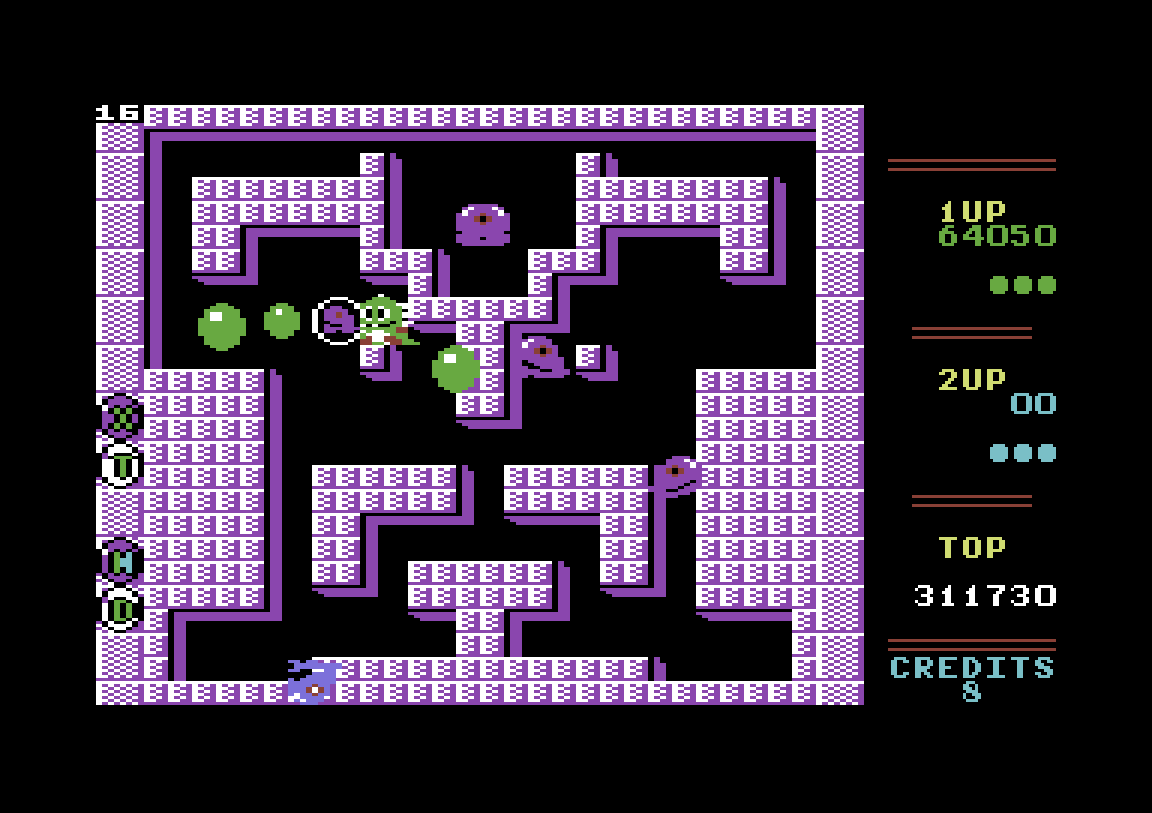Select the collected X letter bubble
The height and width of the screenshot is (813, 1152).
coord(121,415)
